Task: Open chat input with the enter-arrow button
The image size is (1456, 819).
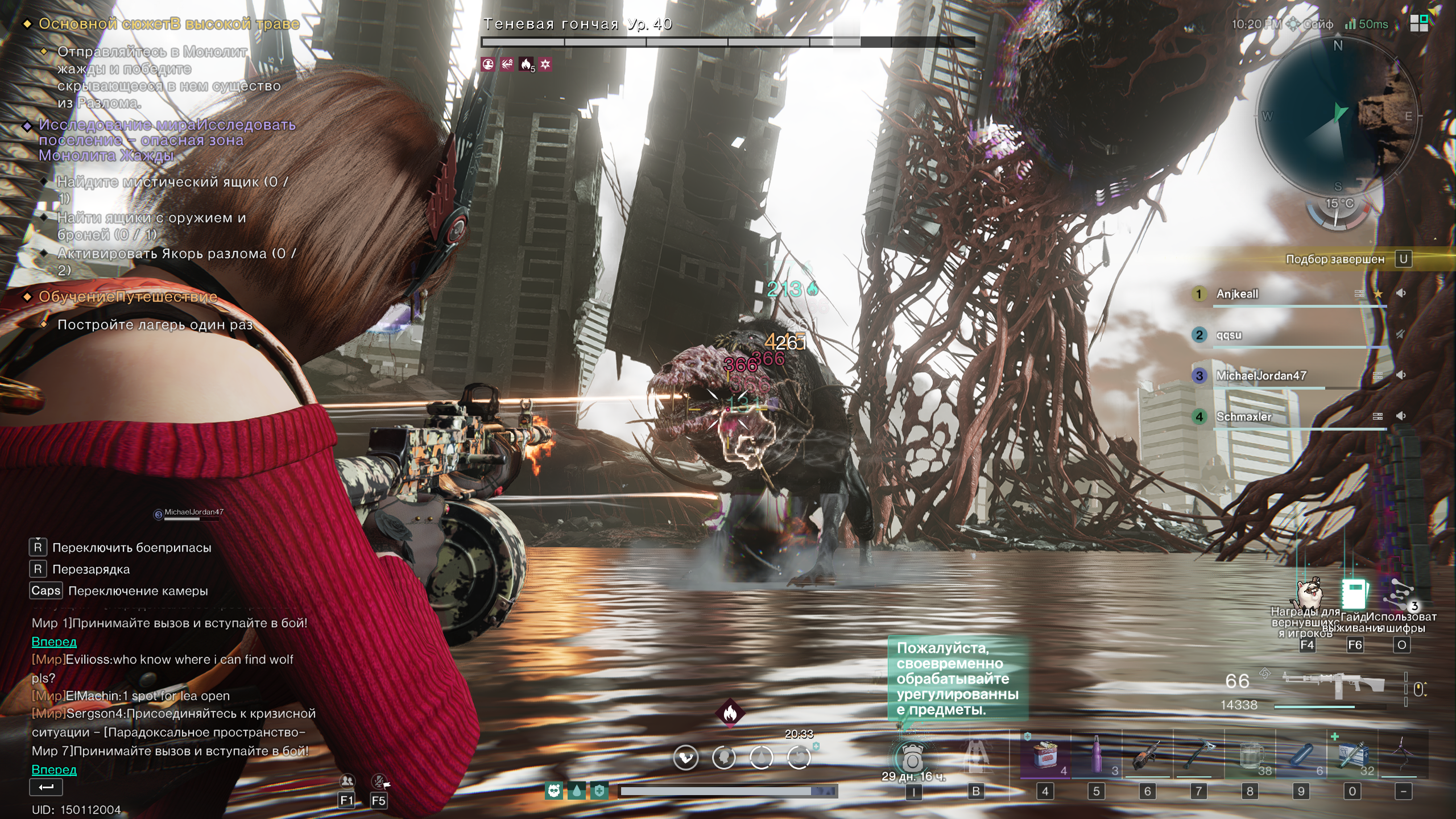Action: 46,787
